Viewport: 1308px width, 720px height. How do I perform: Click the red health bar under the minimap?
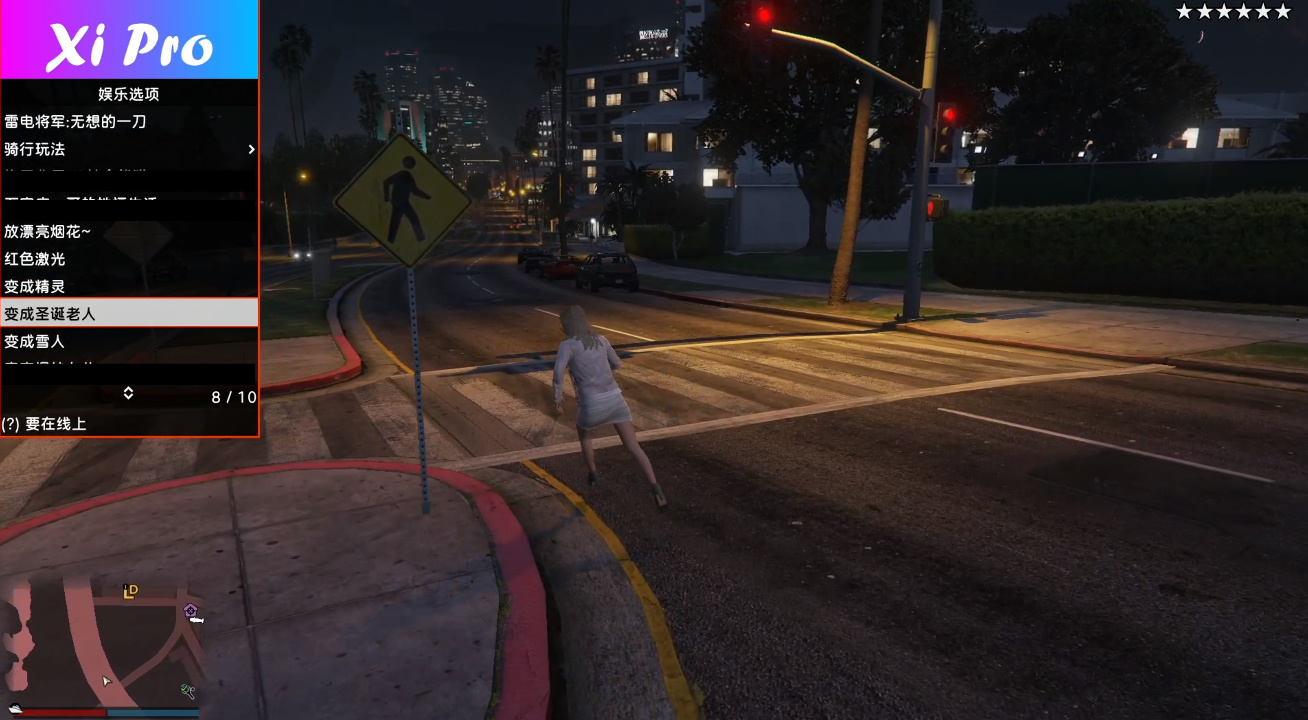click(64, 712)
